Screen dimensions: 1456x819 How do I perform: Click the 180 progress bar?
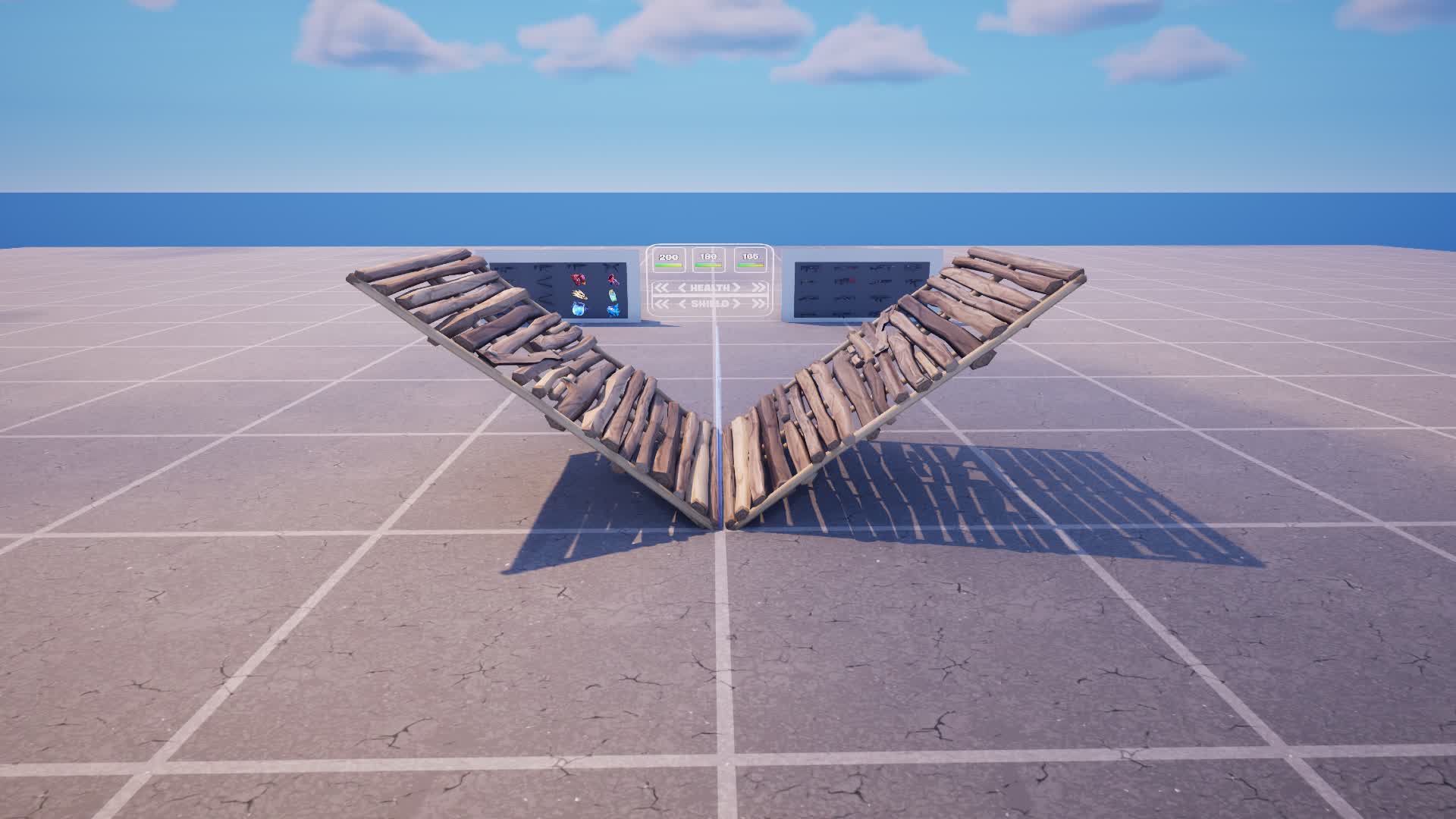tap(708, 265)
